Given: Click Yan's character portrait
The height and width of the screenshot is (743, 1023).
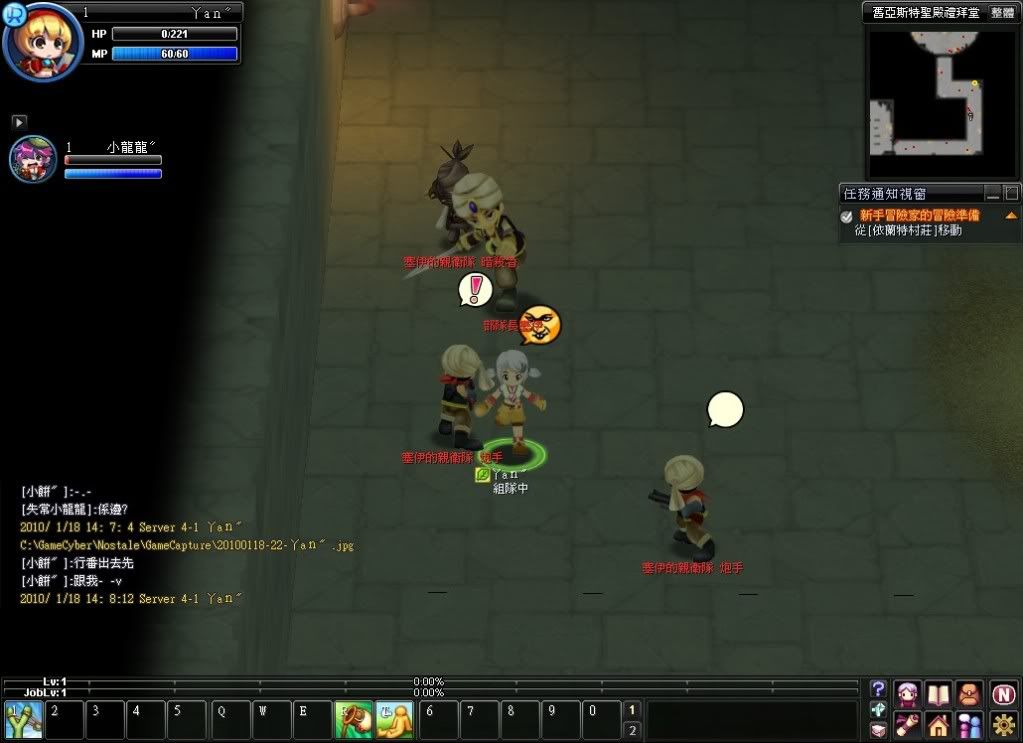Looking at the screenshot, I should click(x=42, y=42).
